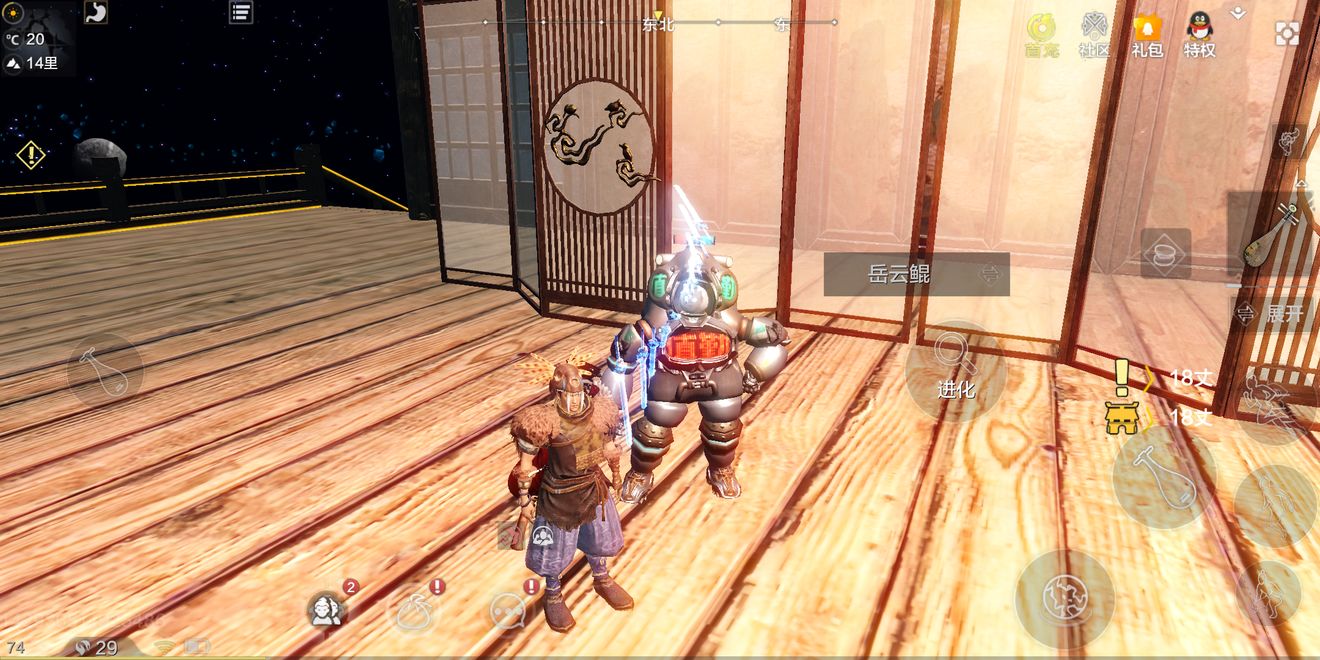Tap the large lute attack button
1320x660 pixels.
click(1164, 477)
